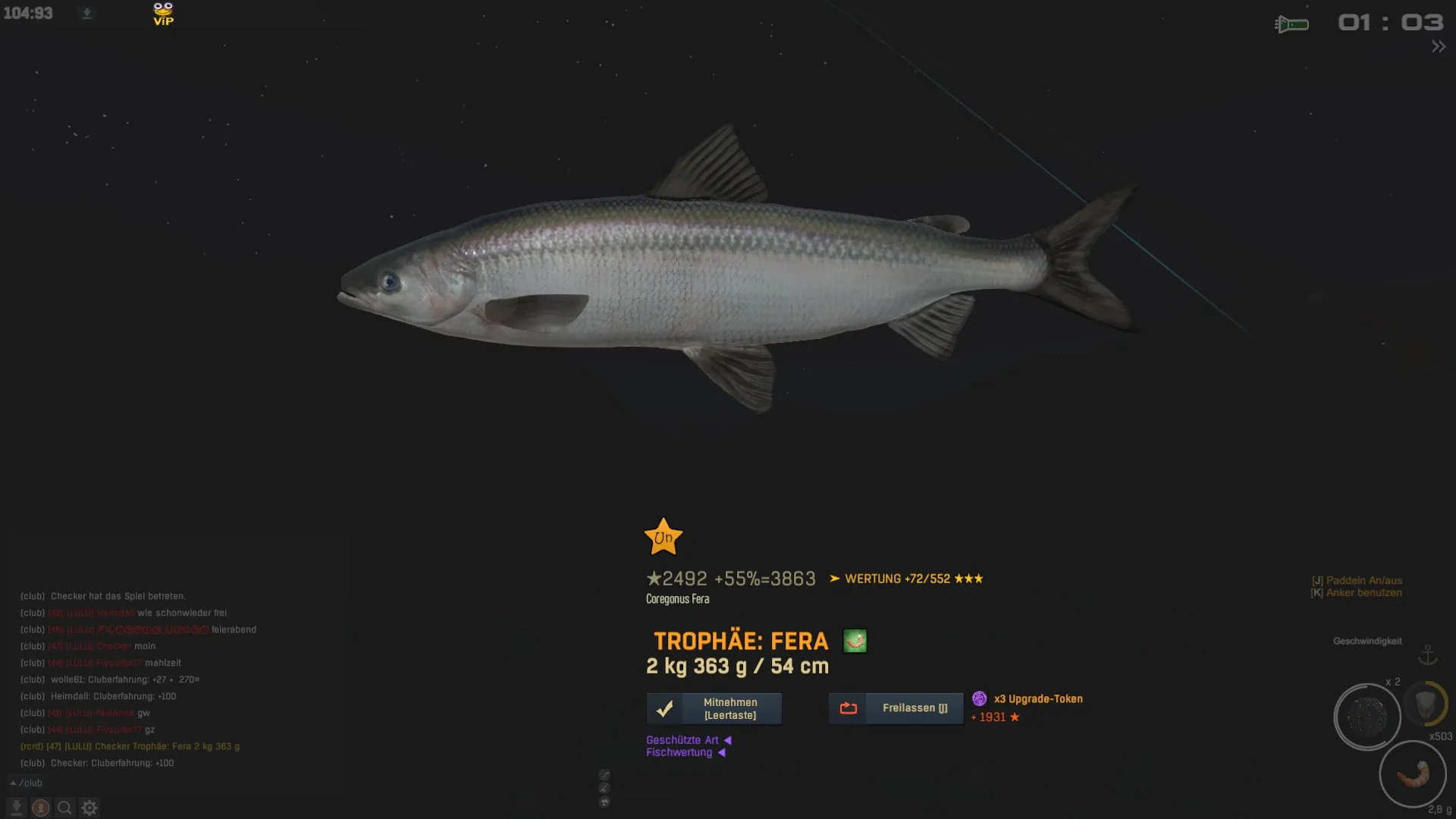Select the groundbait ball slot
This screenshot has width=1456, height=819.
pos(1367,717)
